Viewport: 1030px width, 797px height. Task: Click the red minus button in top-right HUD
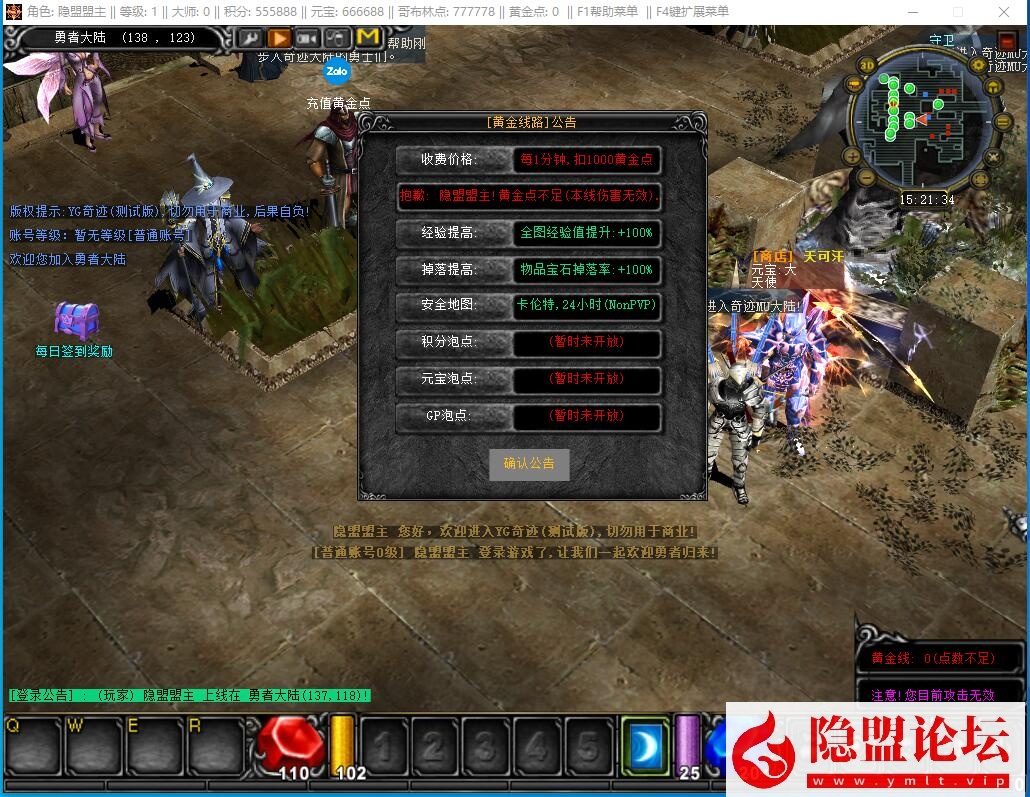click(x=1005, y=41)
